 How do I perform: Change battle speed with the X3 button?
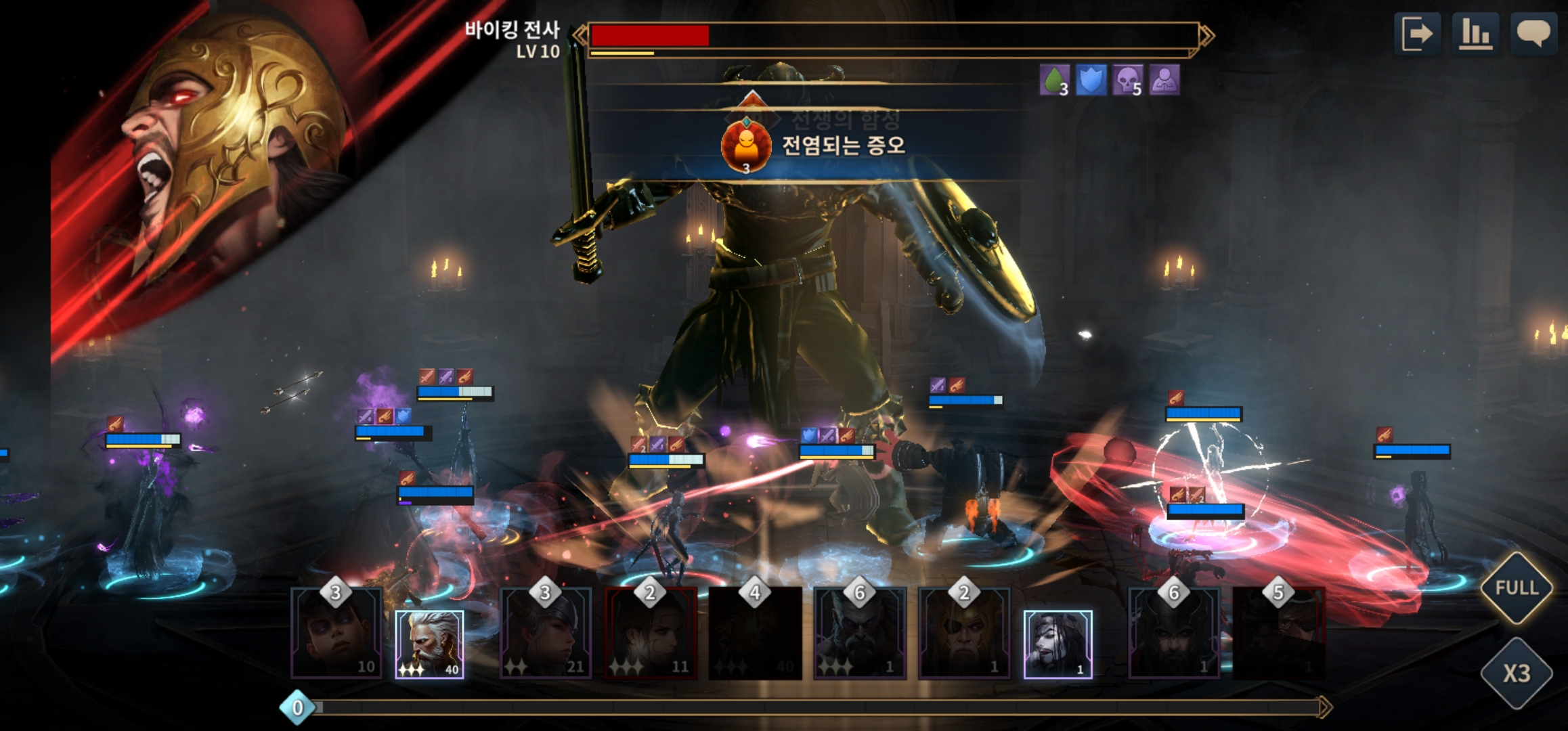[x=1517, y=673]
